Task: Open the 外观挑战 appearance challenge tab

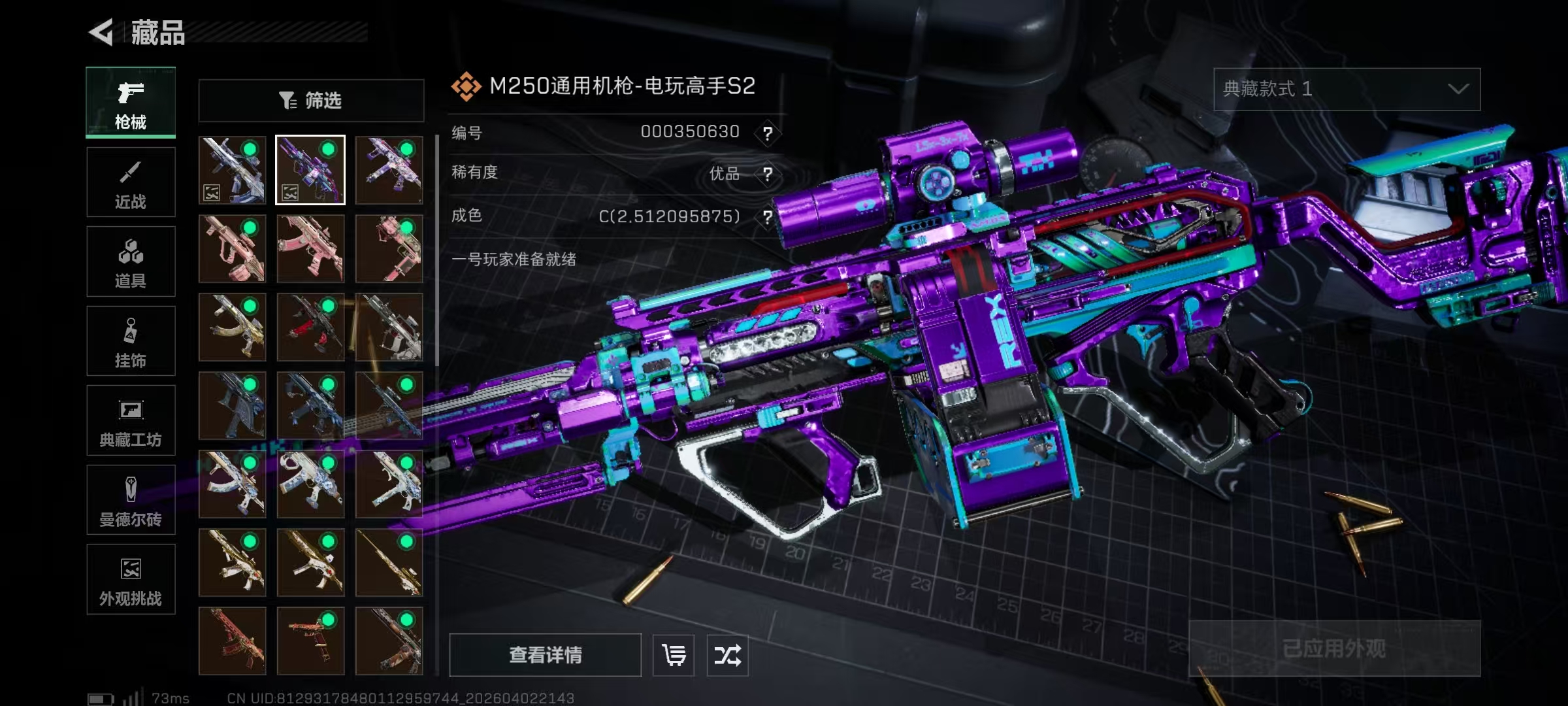Action: [x=131, y=579]
